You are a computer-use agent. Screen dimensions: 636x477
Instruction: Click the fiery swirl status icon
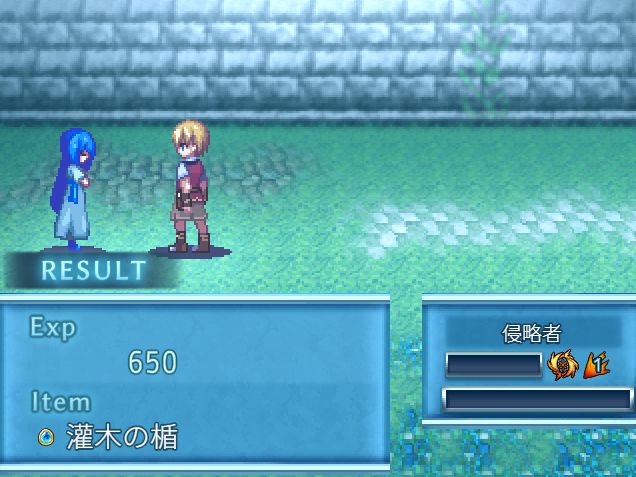pyautogui.click(x=563, y=366)
